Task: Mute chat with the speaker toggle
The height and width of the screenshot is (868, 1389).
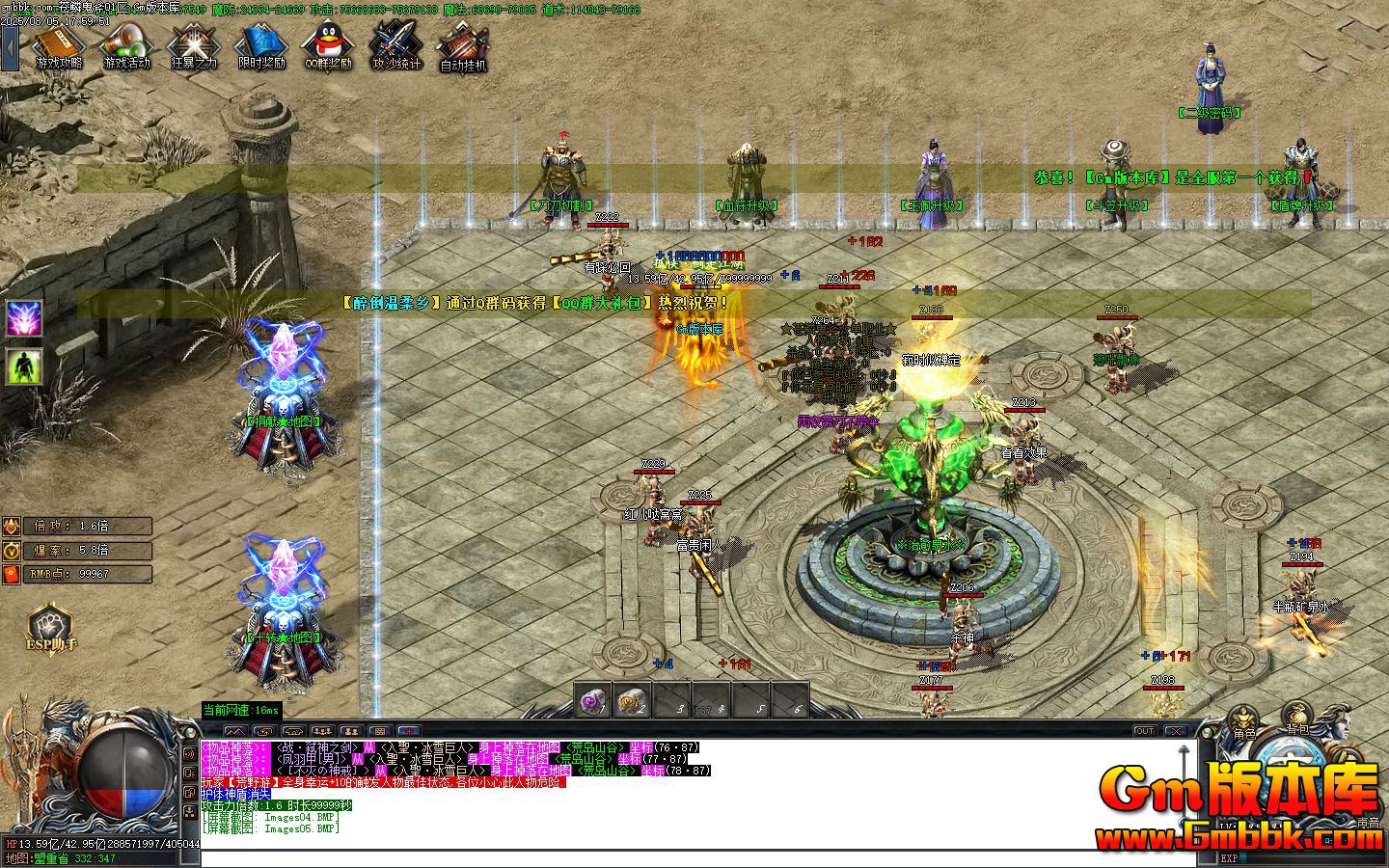Action: [189, 754]
